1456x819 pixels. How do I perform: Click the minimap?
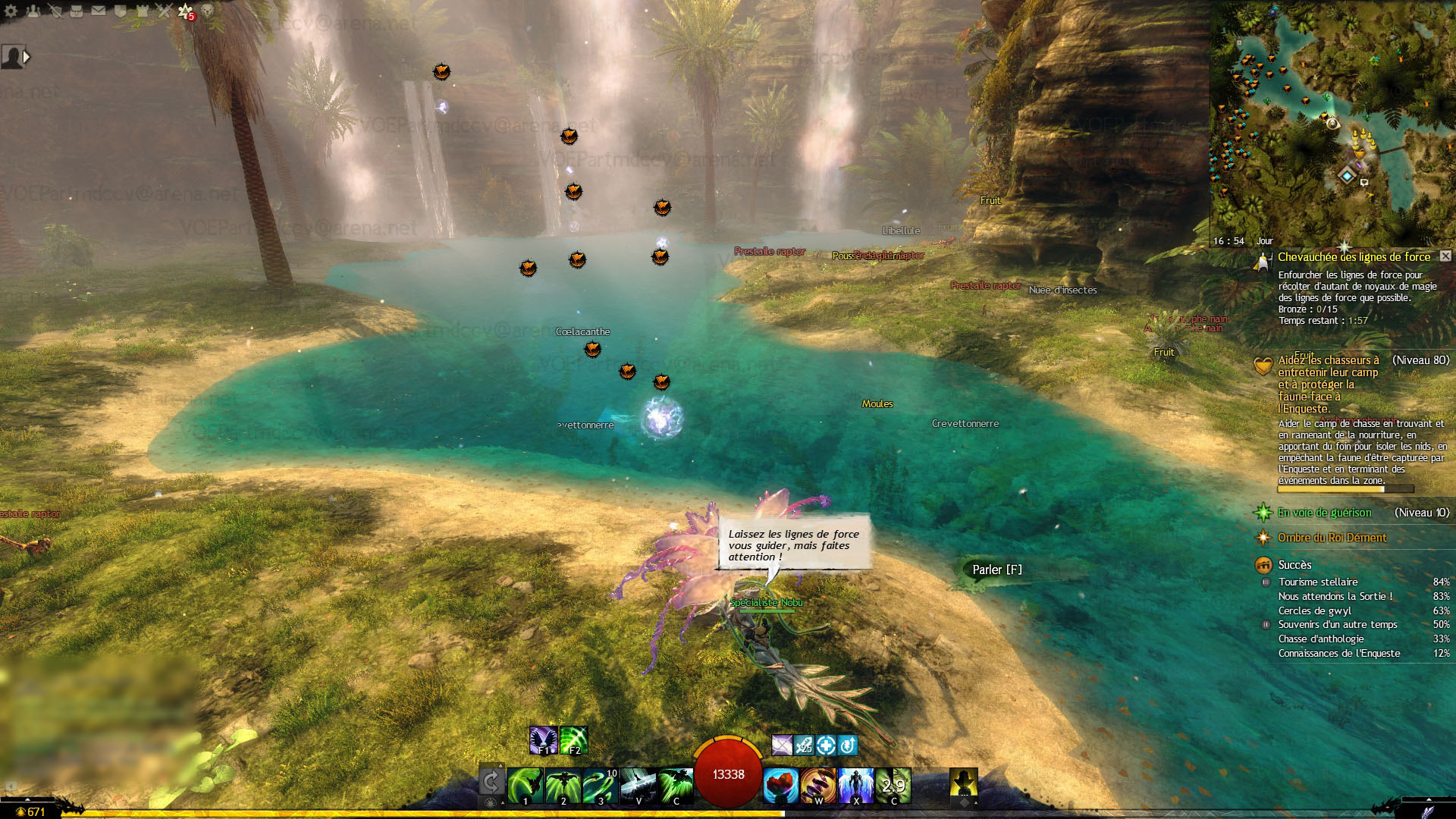tap(1332, 121)
